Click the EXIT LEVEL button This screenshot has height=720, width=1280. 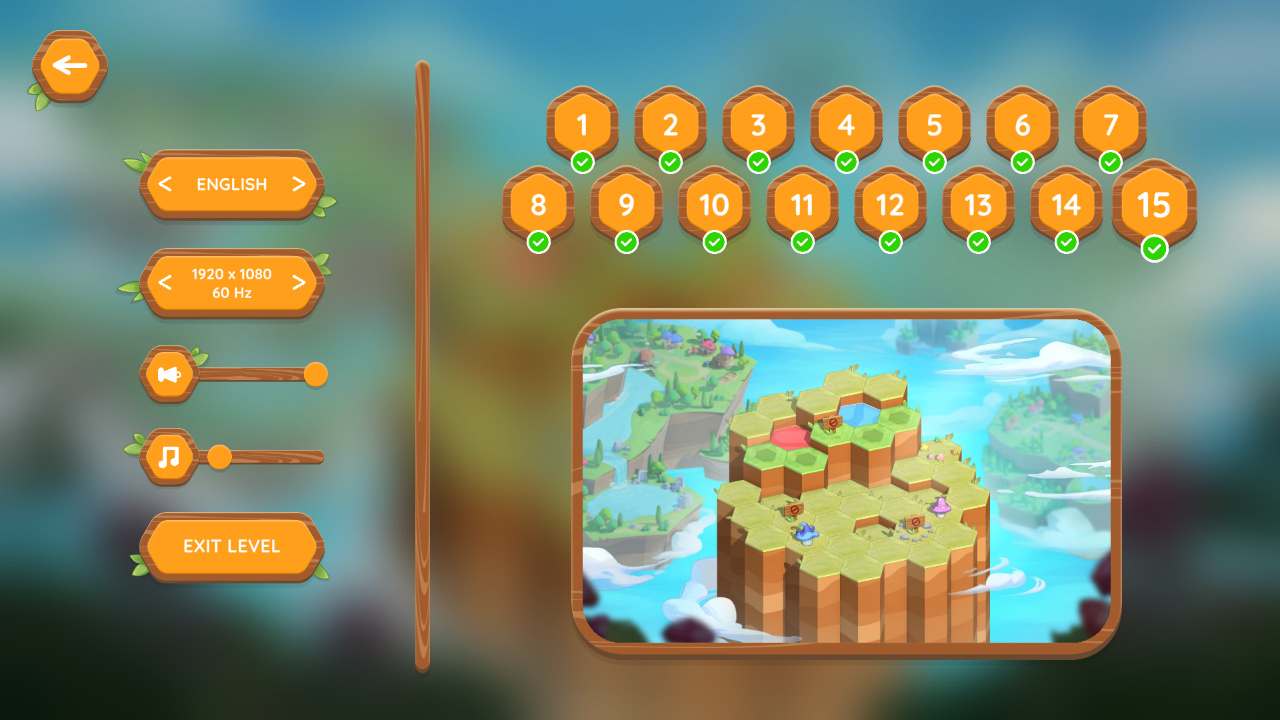232,547
